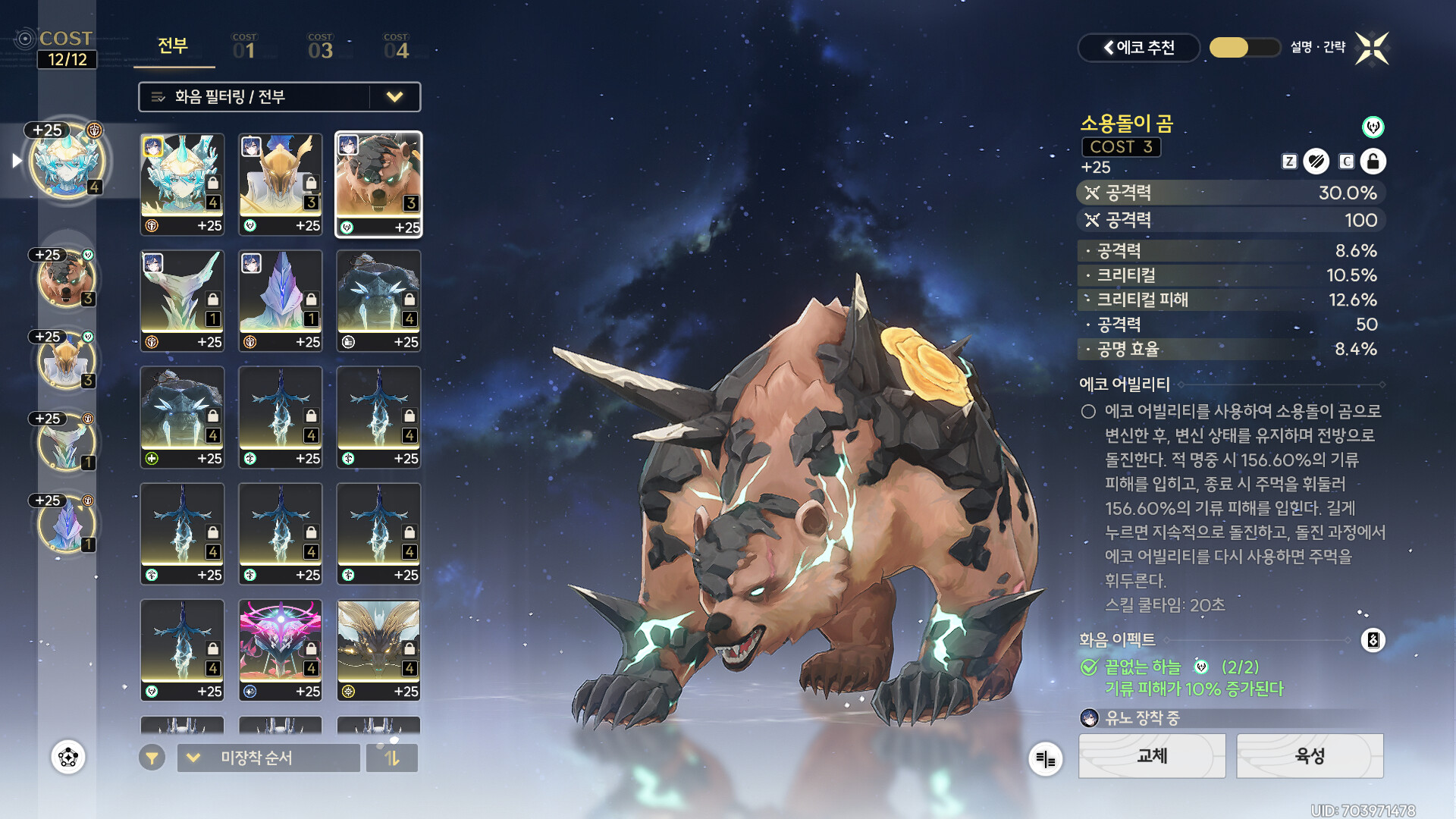Viewport: 1456px width, 819px height.
Task: Switch to the 전부 tab
Action: click(x=173, y=47)
